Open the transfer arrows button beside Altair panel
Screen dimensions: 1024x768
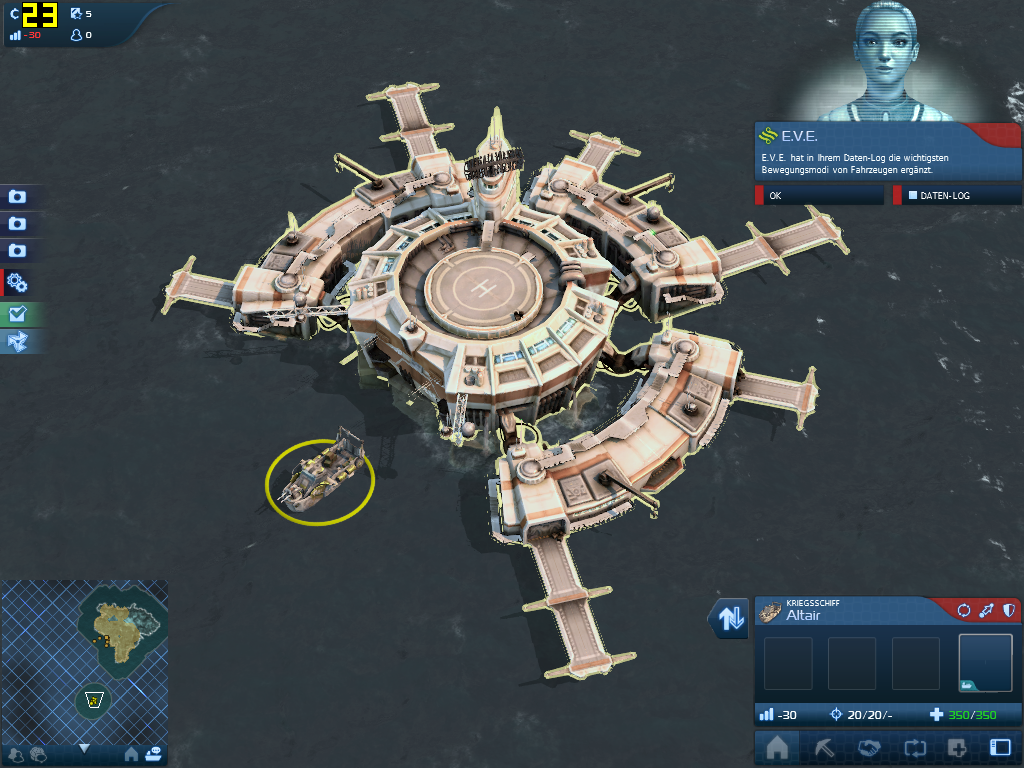[729, 619]
